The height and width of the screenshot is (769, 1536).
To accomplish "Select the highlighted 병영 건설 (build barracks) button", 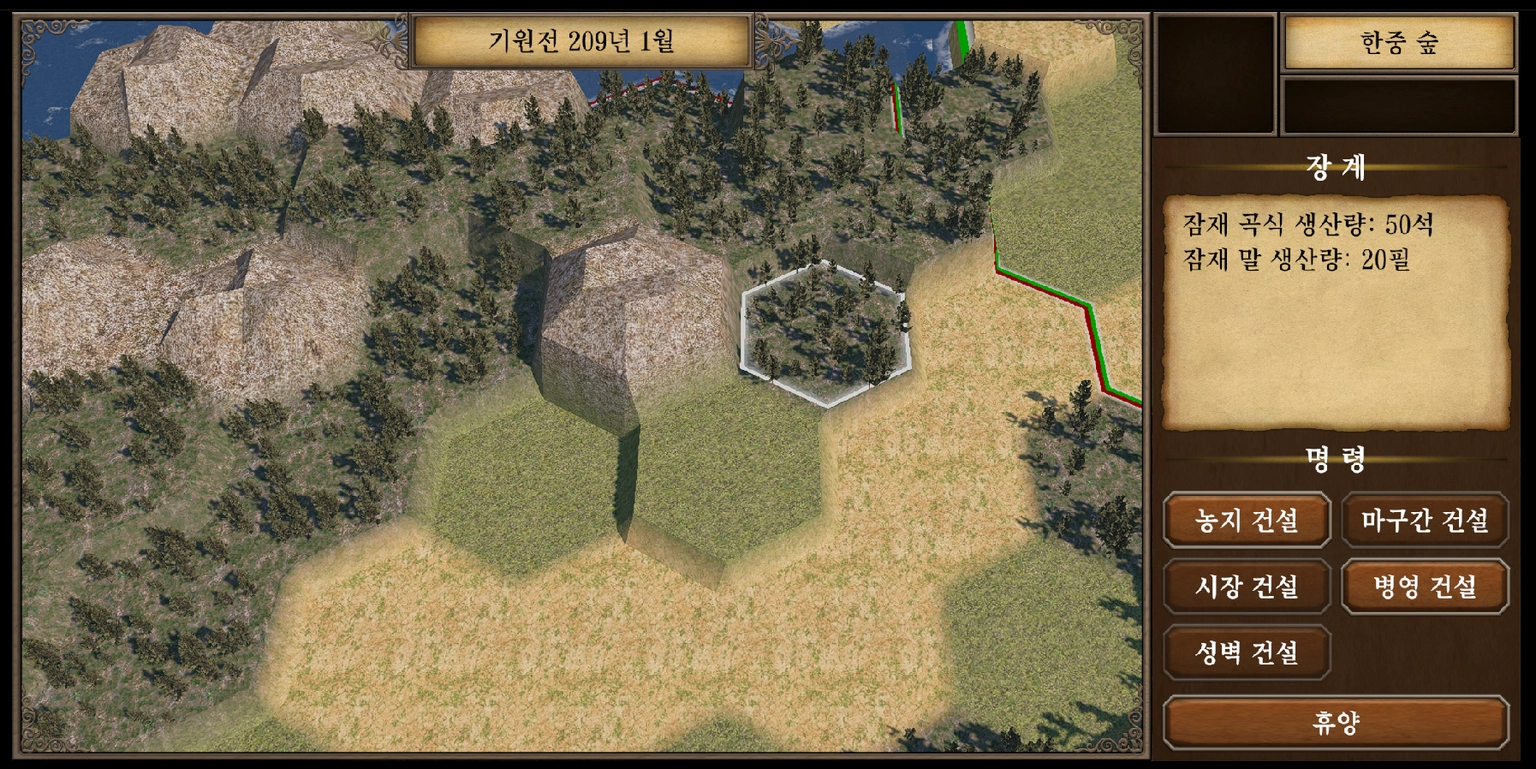I will (1424, 588).
